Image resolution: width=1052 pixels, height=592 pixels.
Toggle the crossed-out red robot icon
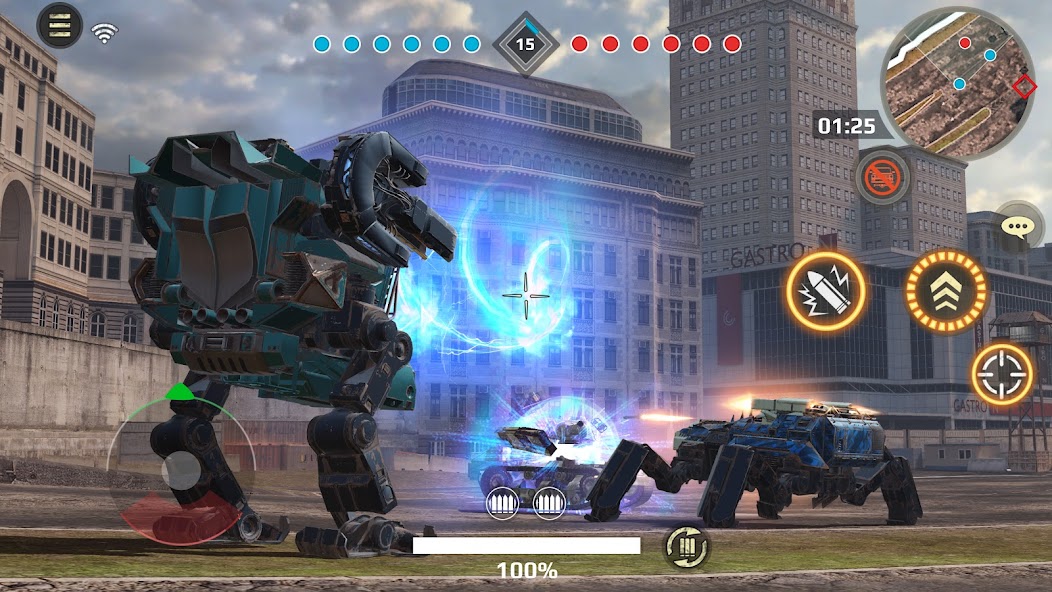(882, 178)
